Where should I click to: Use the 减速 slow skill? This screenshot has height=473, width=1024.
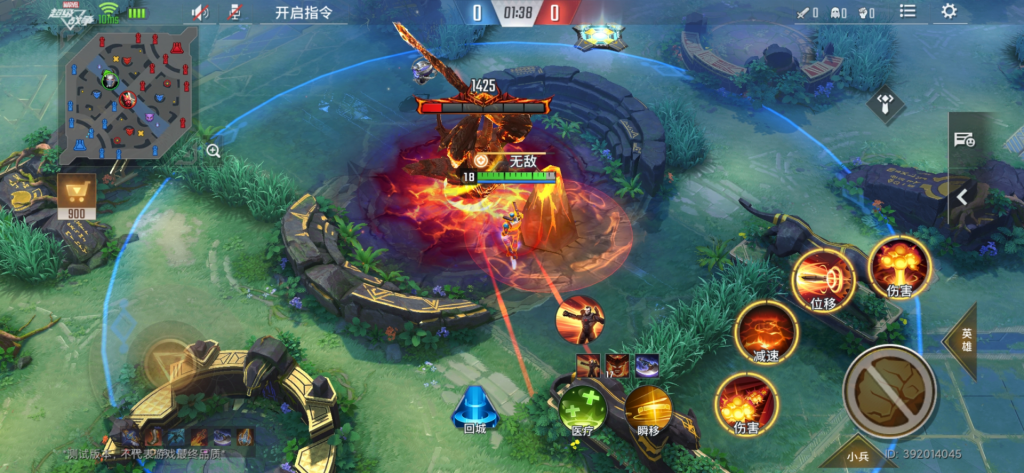(x=766, y=331)
